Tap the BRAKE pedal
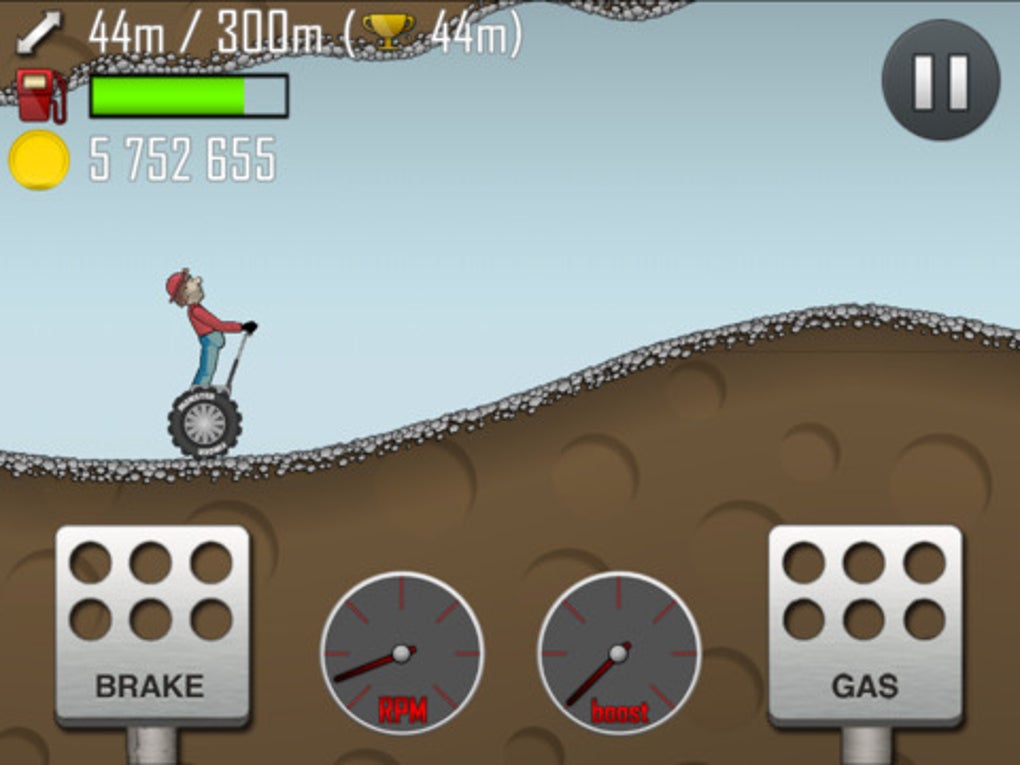The height and width of the screenshot is (765, 1020). coord(151,624)
